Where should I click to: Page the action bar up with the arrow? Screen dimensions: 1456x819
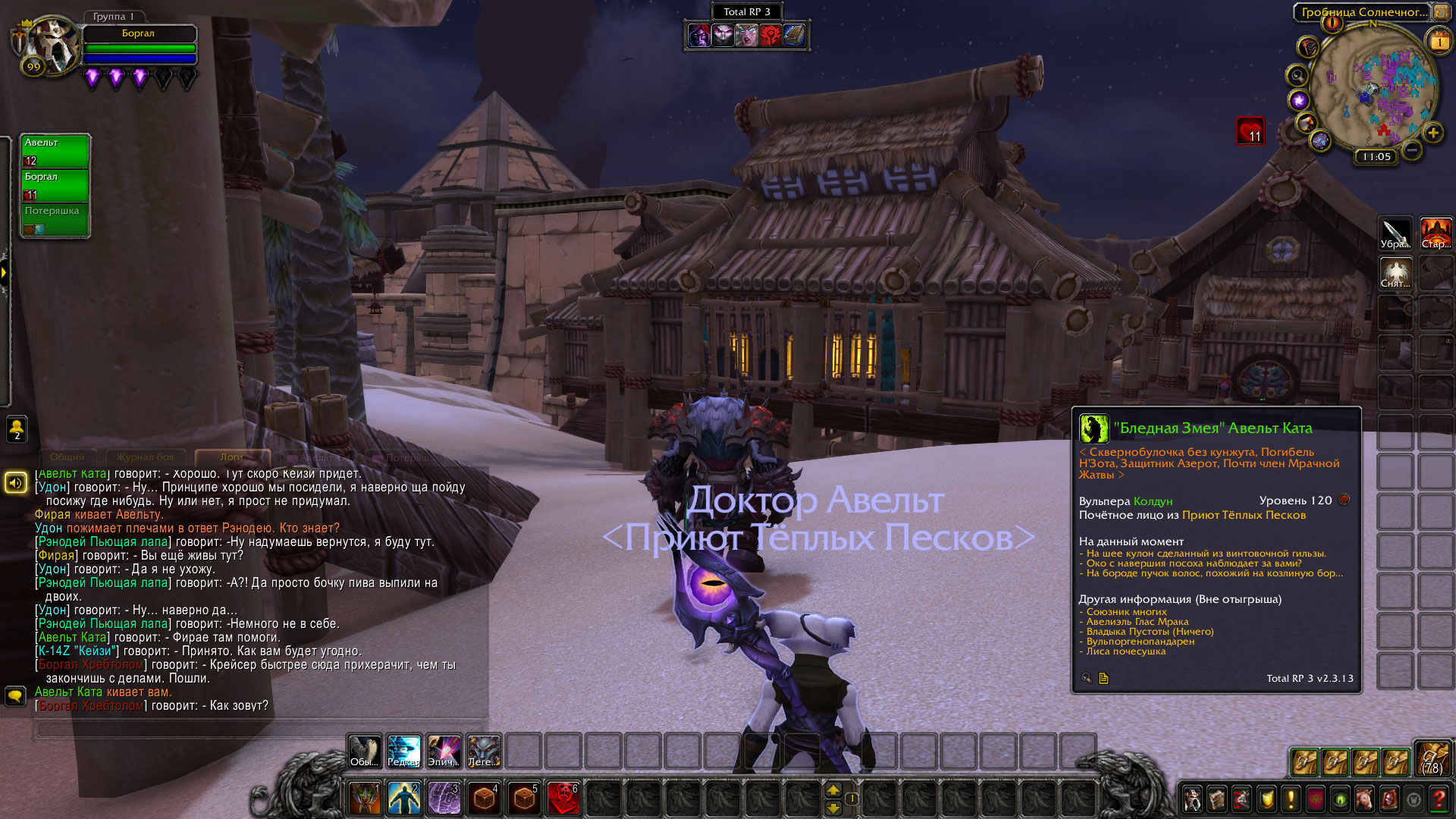833,790
